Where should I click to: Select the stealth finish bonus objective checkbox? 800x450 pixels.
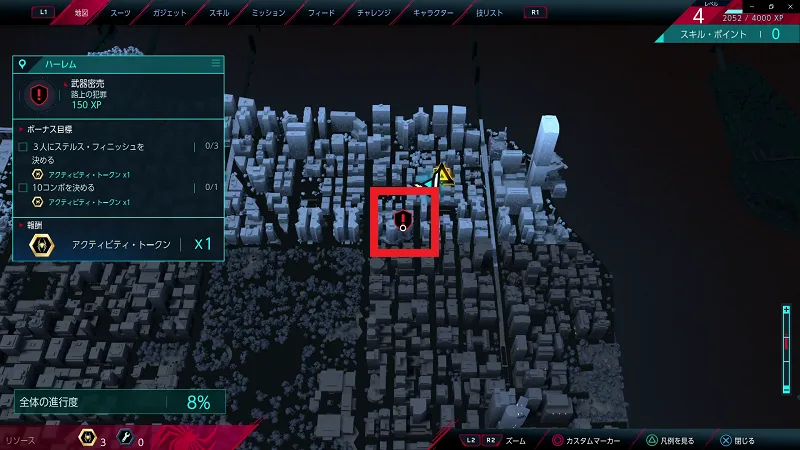pyautogui.click(x=24, y=147)
